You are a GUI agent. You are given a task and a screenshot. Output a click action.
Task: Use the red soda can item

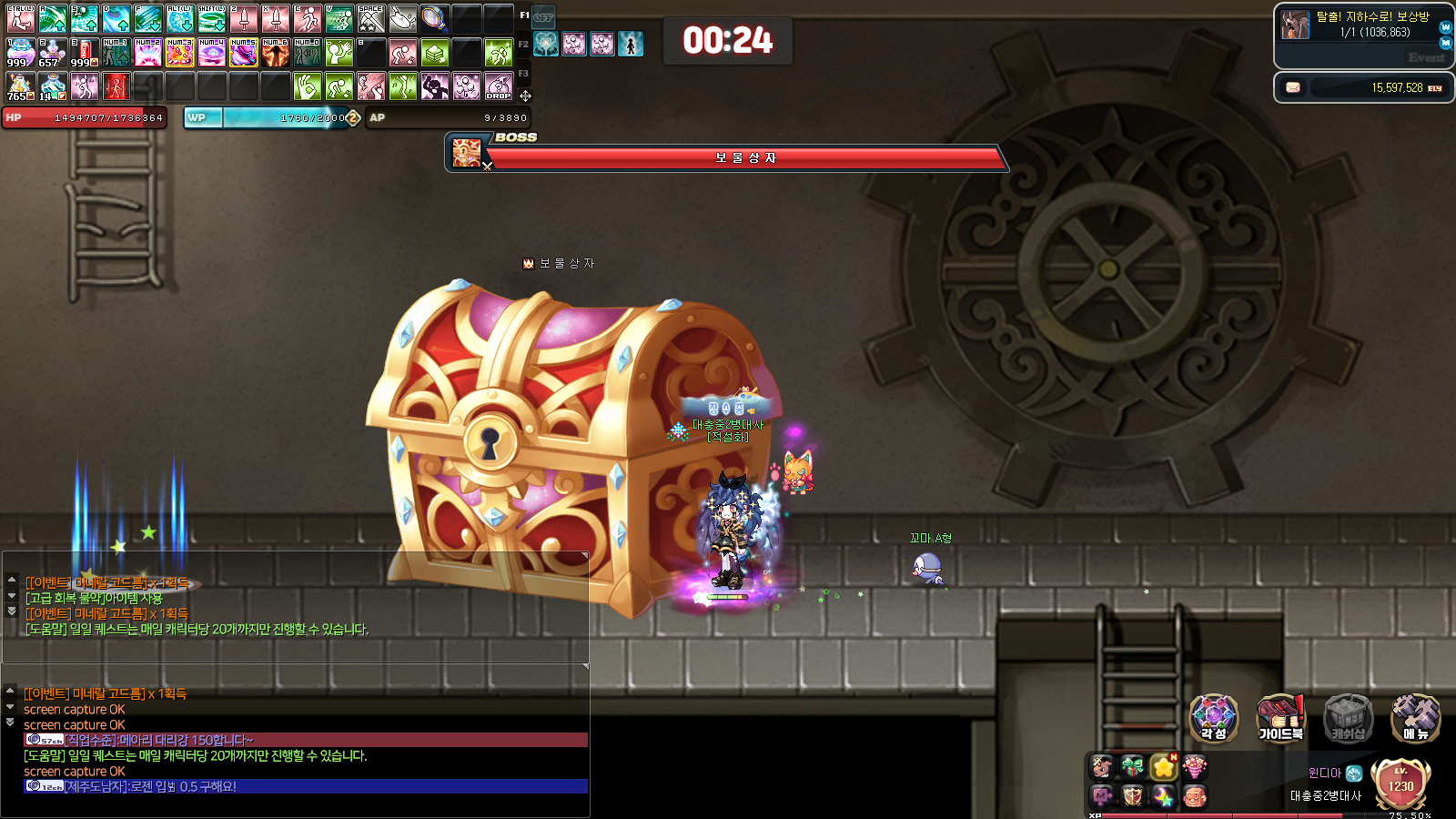84,53
